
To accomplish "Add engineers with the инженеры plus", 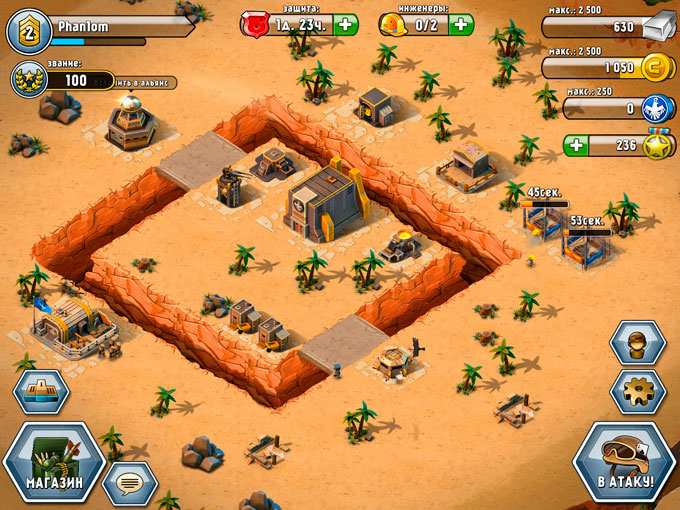I will click(461, 24).
